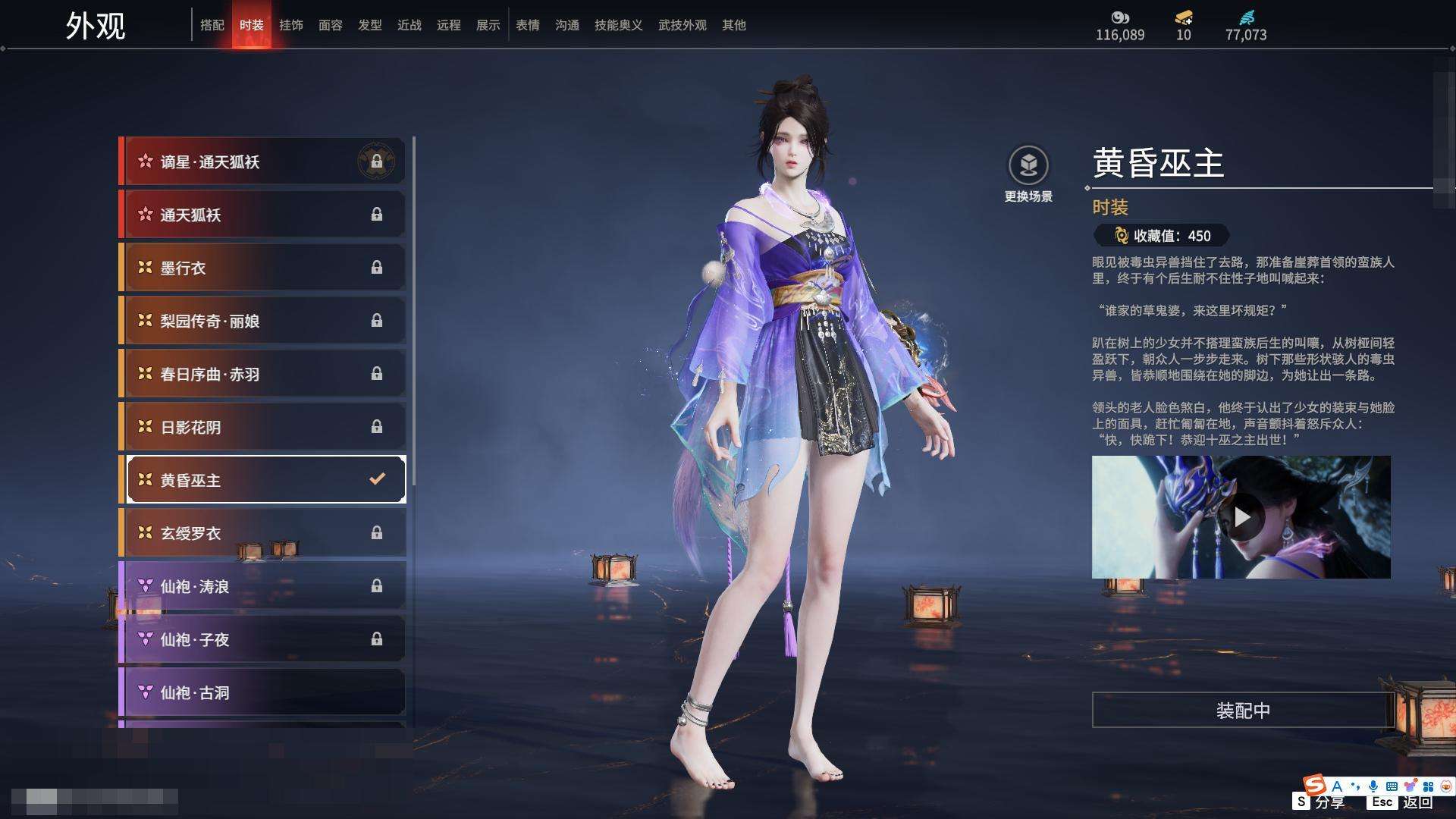Select the 玄绶罗衣 outfit

point(262,533)
